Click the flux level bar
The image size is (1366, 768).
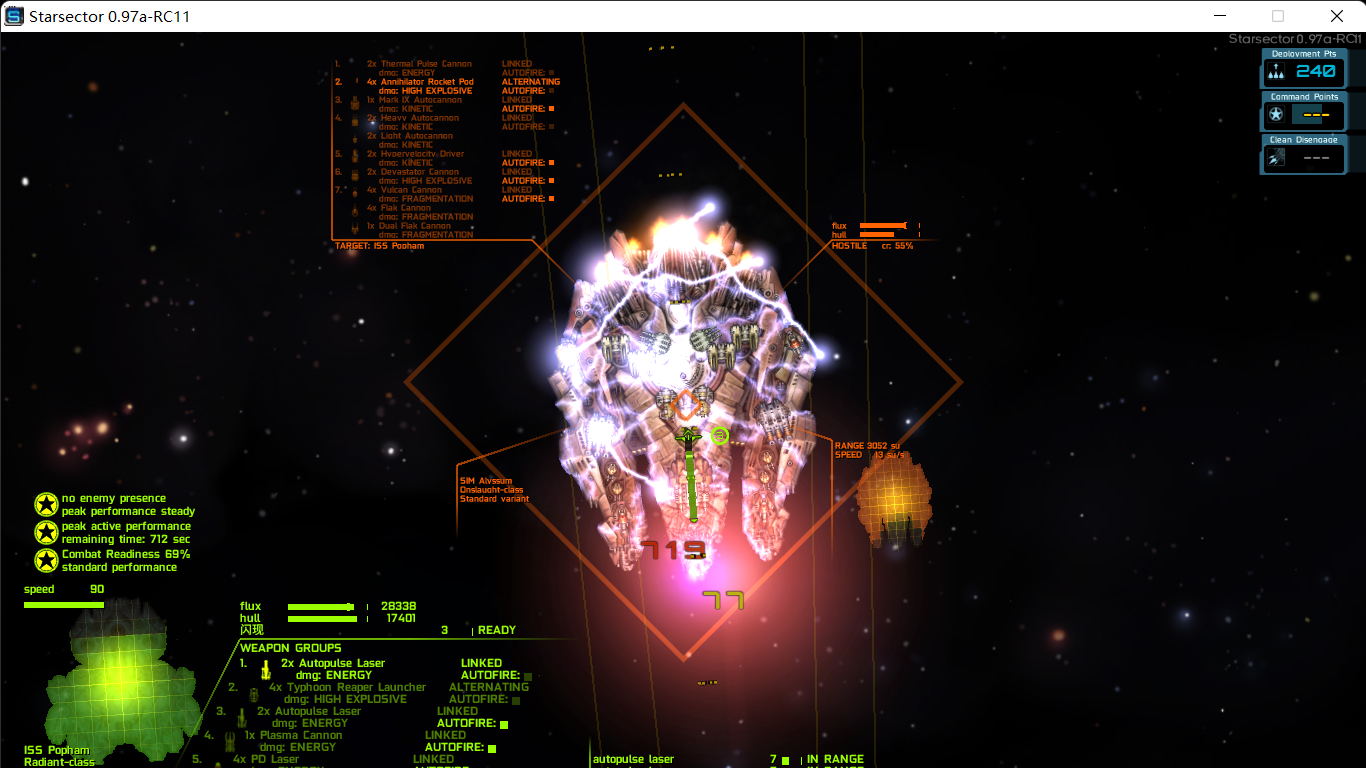(320, 606)
